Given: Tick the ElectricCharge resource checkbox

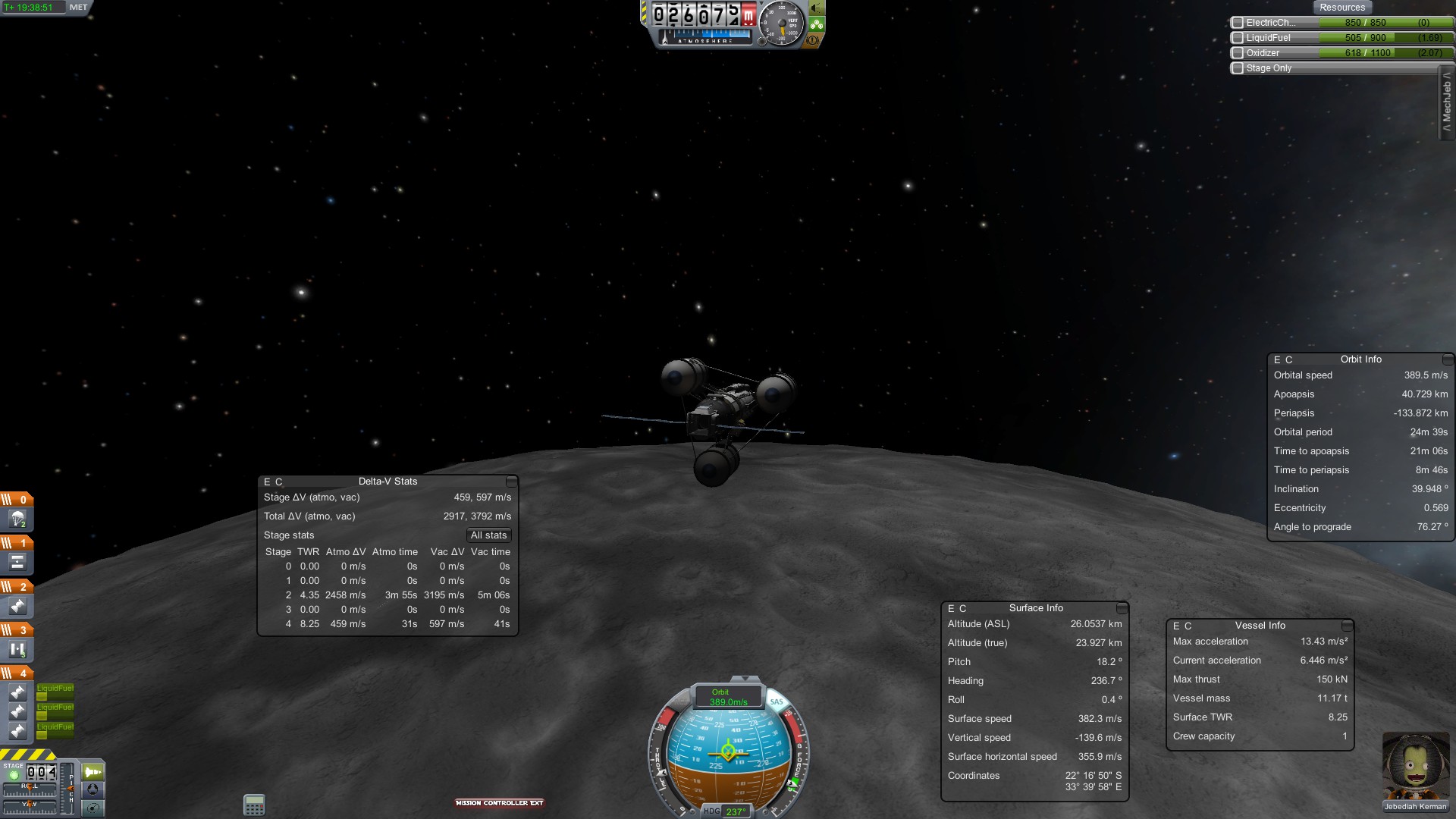Looking at the screenshot, I should 1238,23.
